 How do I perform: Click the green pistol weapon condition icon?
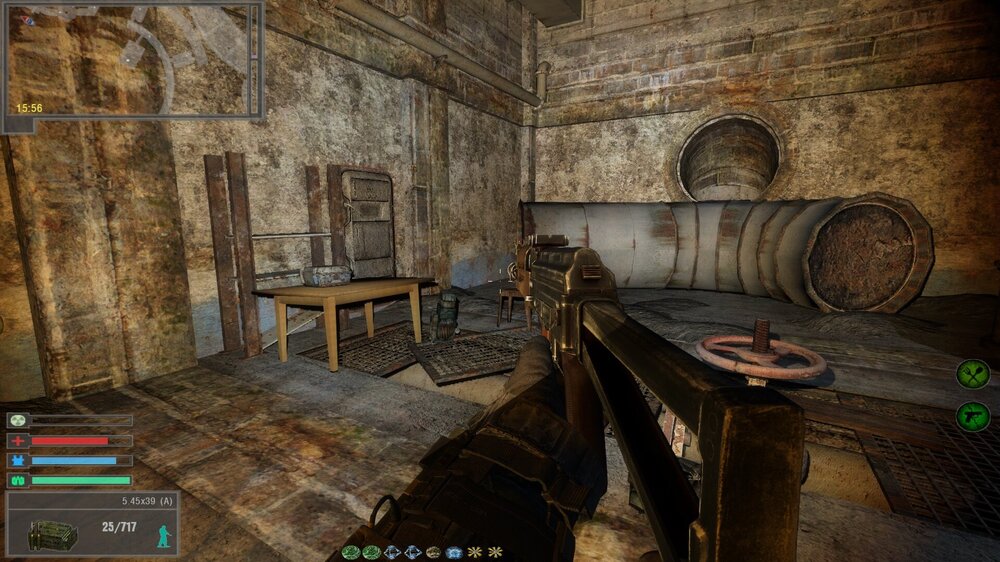click(x=972, y=416)
